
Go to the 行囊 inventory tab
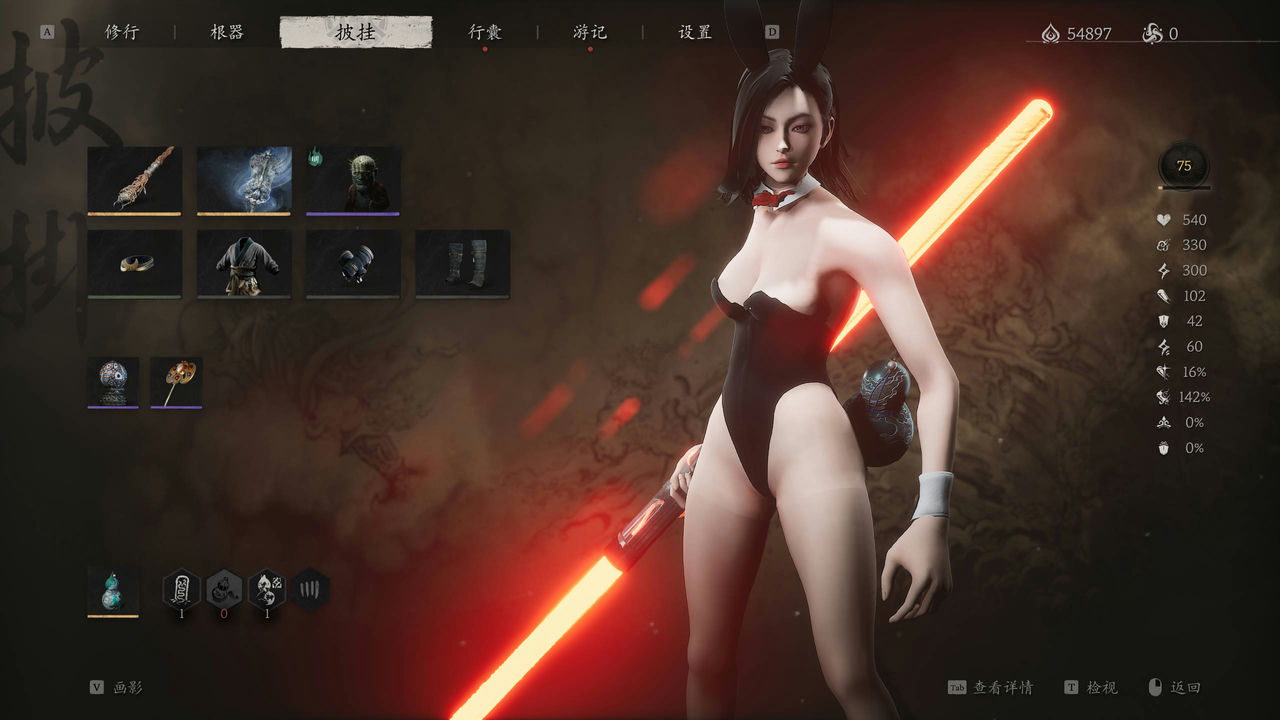point(485,32)
